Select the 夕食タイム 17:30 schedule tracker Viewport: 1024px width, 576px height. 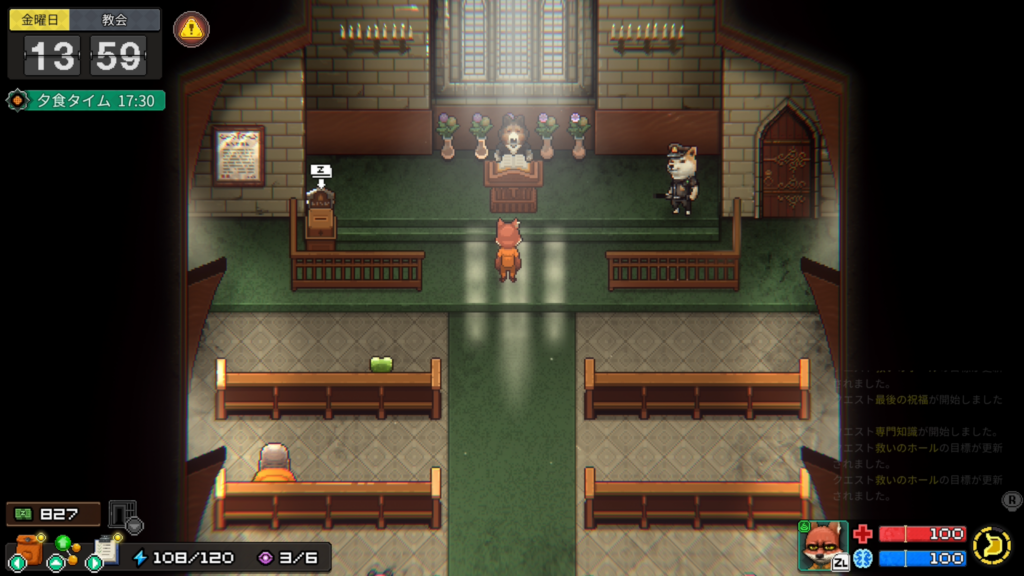(86, 101)
